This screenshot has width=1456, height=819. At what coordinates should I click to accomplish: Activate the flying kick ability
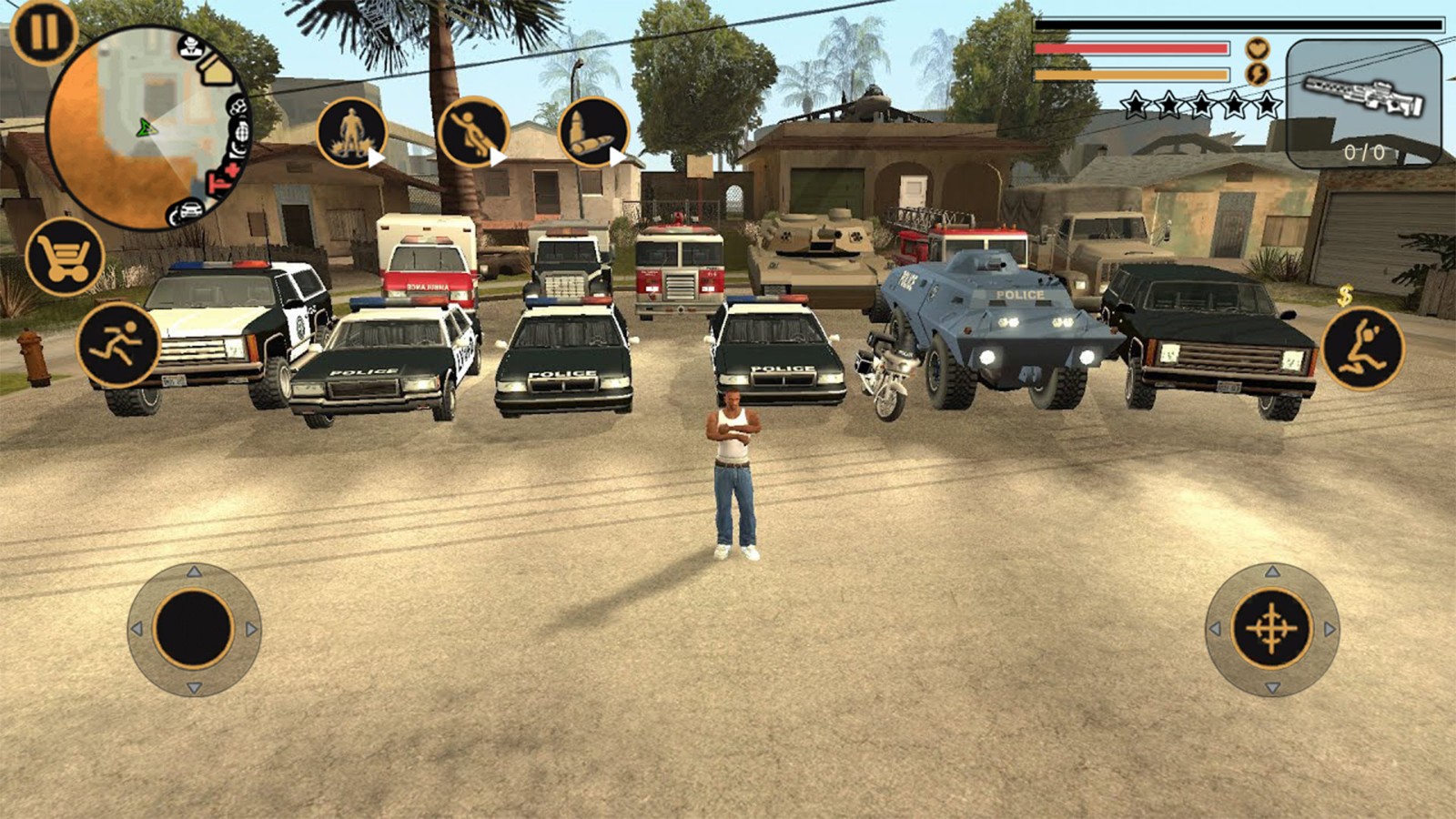472,133
